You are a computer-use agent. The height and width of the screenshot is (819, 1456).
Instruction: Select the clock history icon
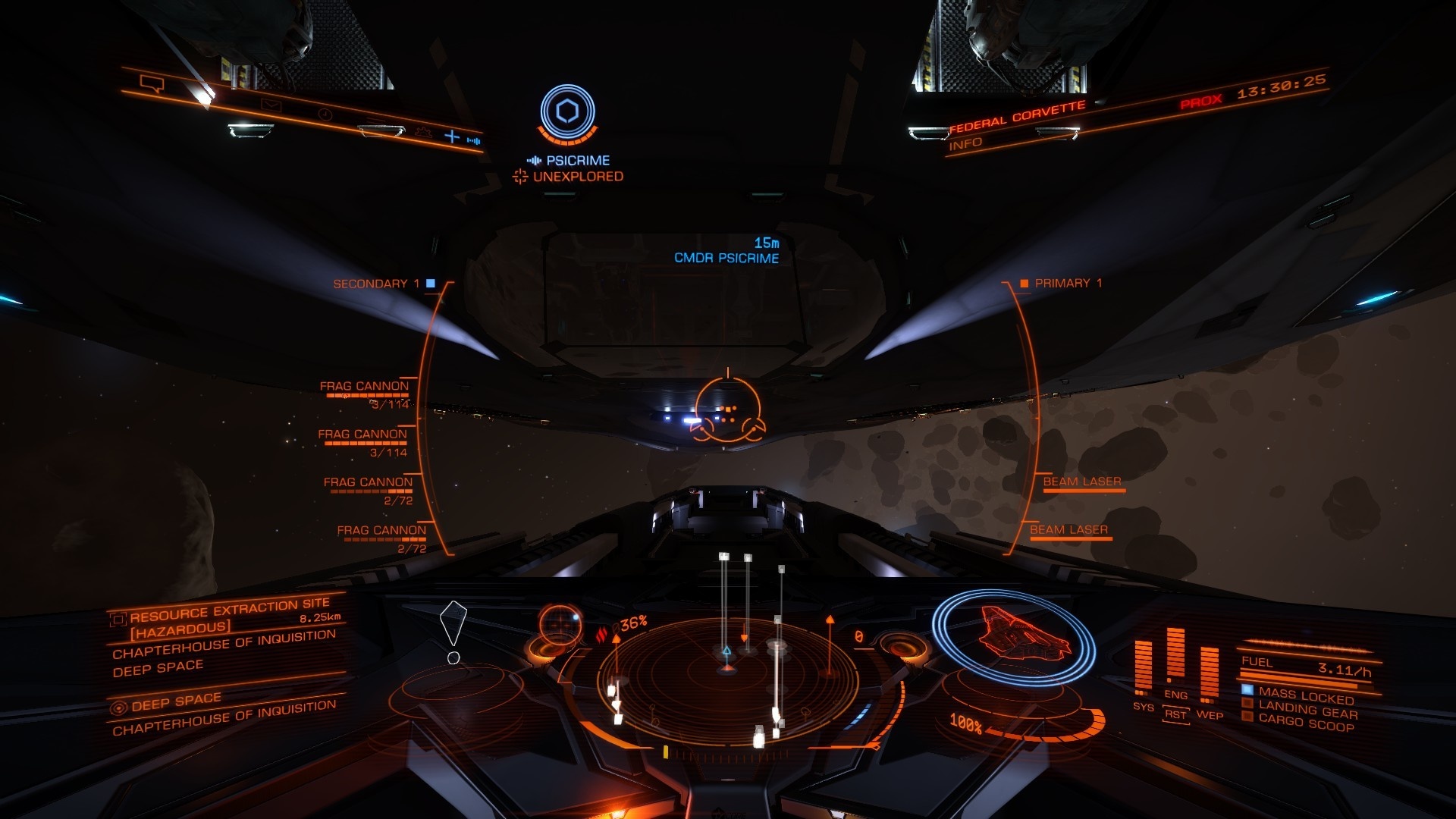click(325, 115)
